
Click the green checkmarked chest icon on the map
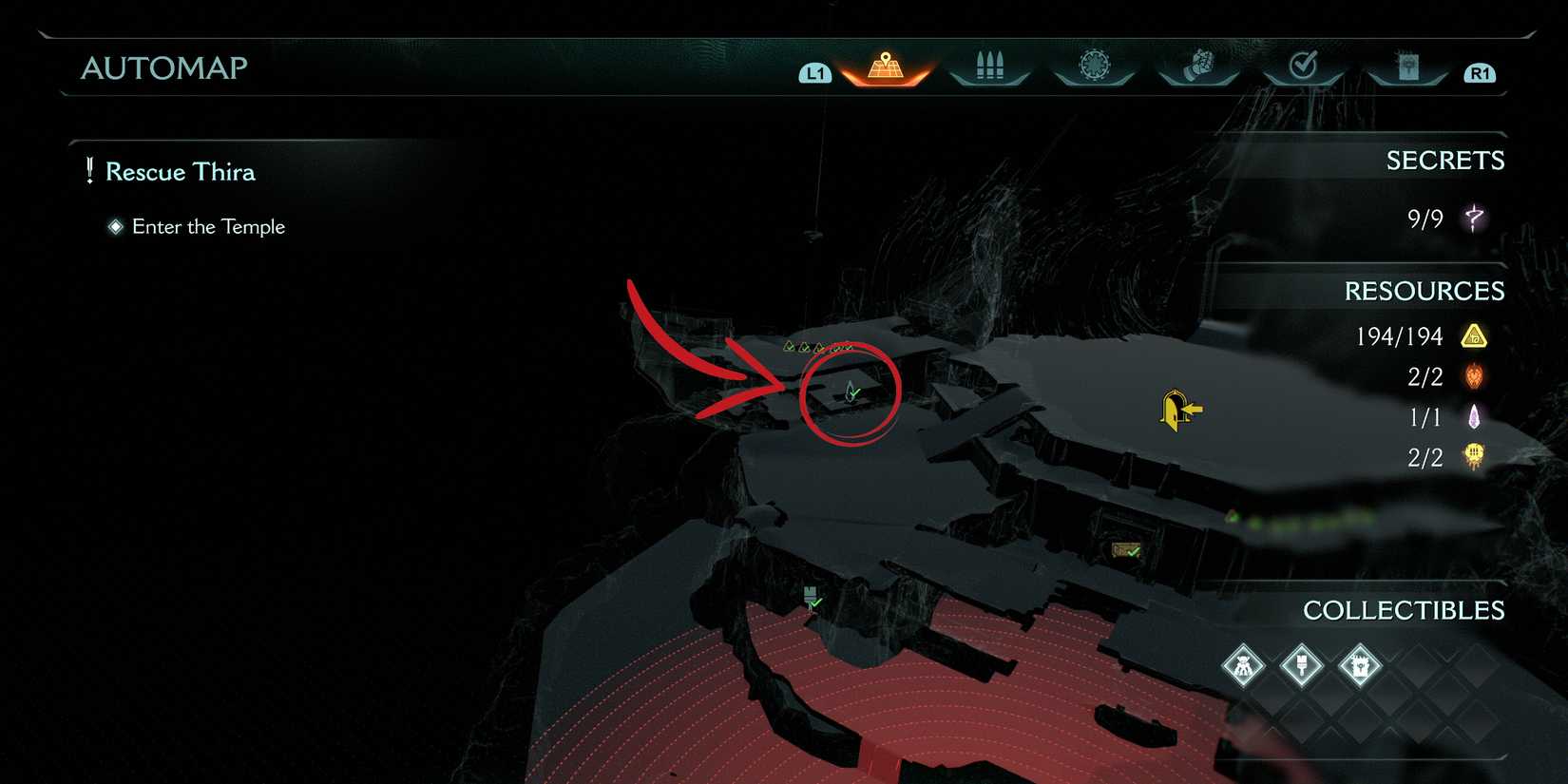[1124, 549]
